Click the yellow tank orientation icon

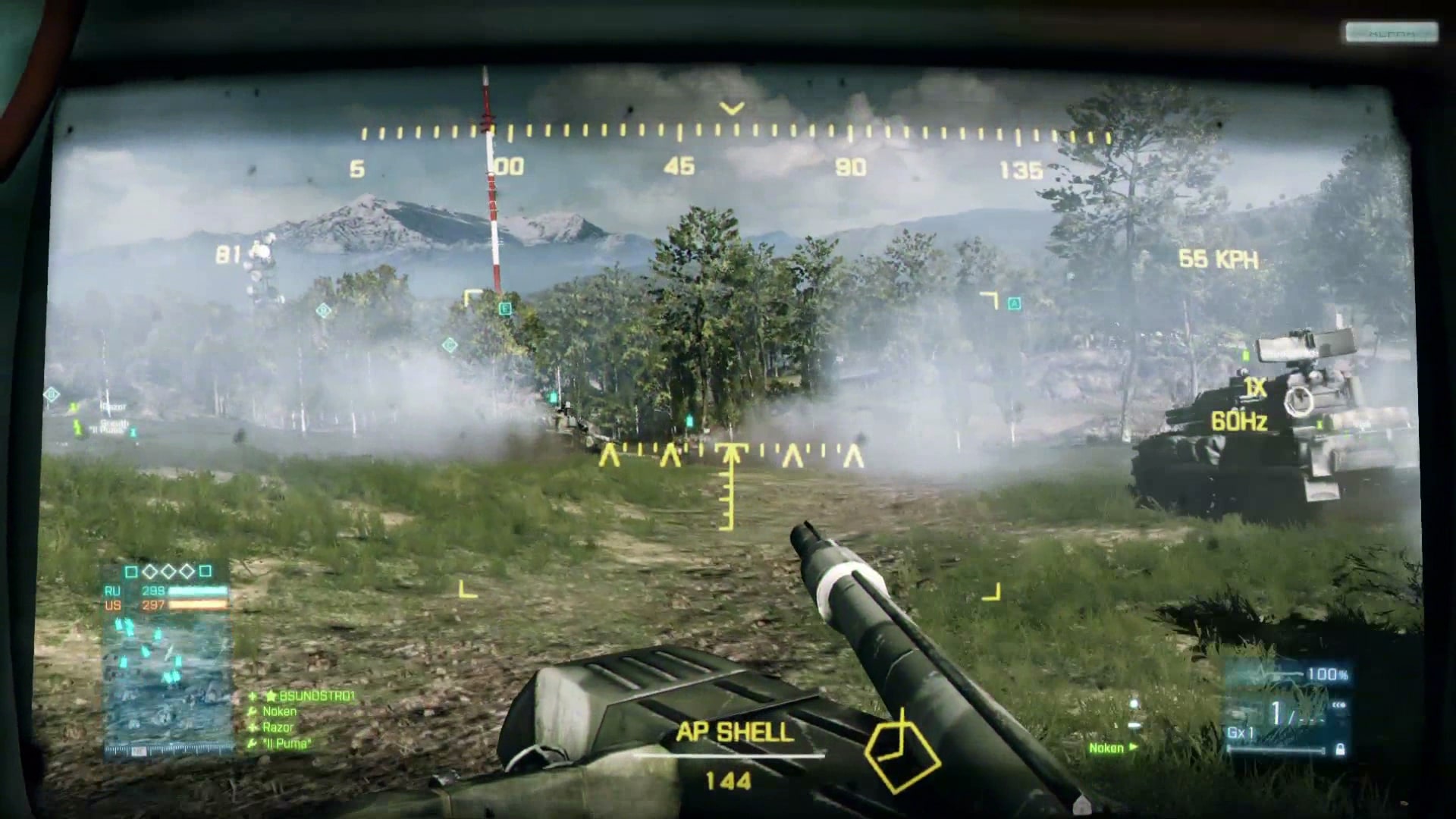pos(902,750)
